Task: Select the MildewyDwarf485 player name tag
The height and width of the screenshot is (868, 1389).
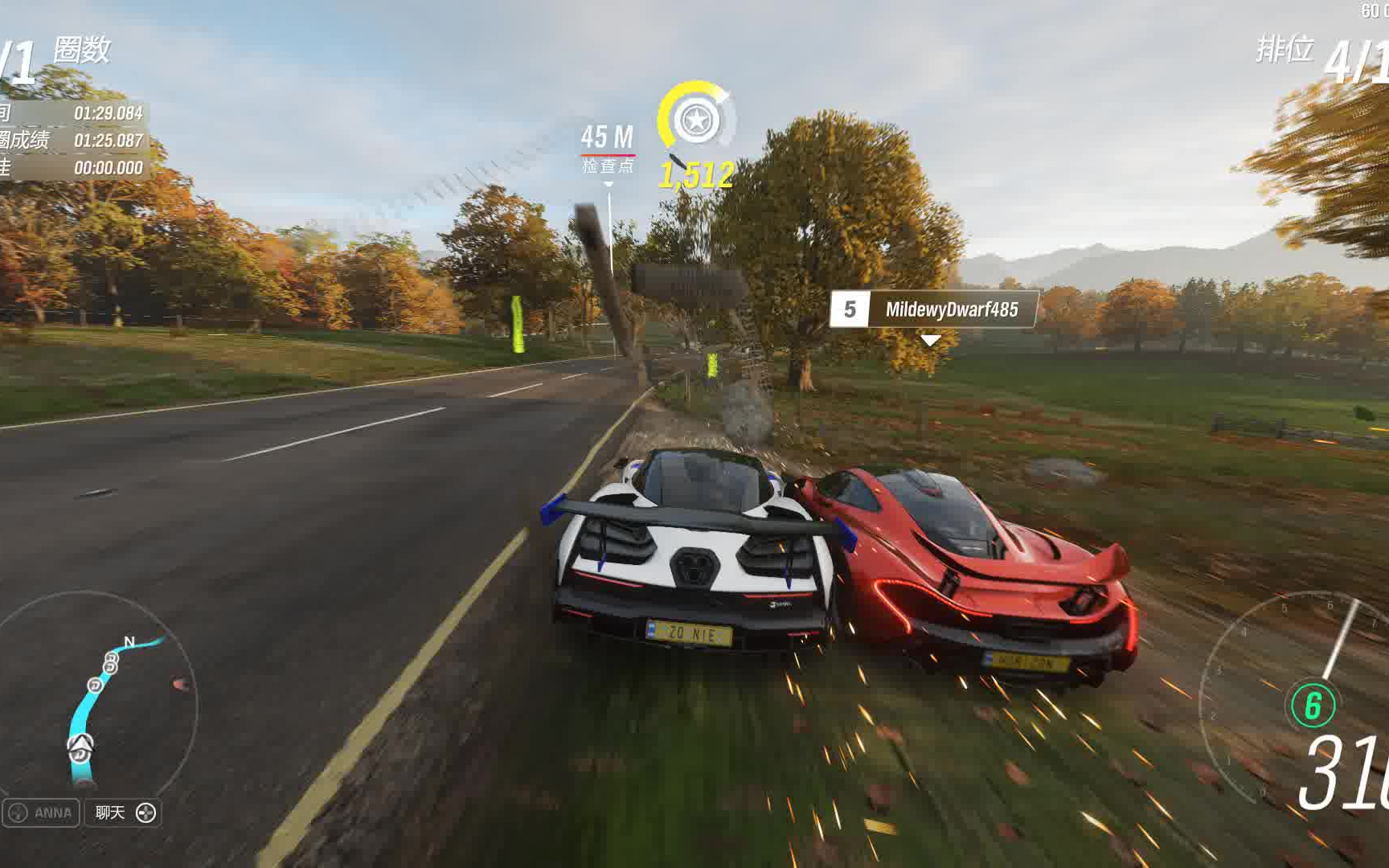Action: tap(934, 309)
